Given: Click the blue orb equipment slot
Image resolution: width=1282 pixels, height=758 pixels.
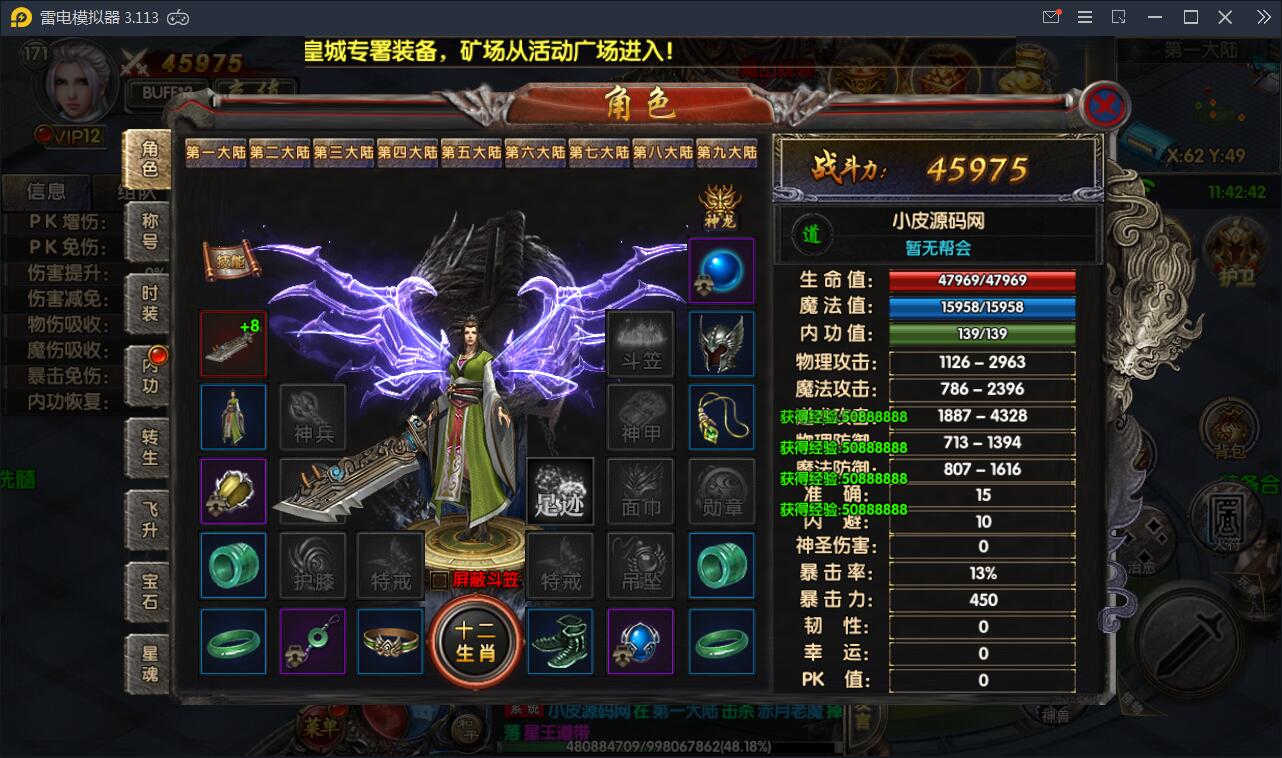Looking at the screenshot, I should (x=722, y=272).
